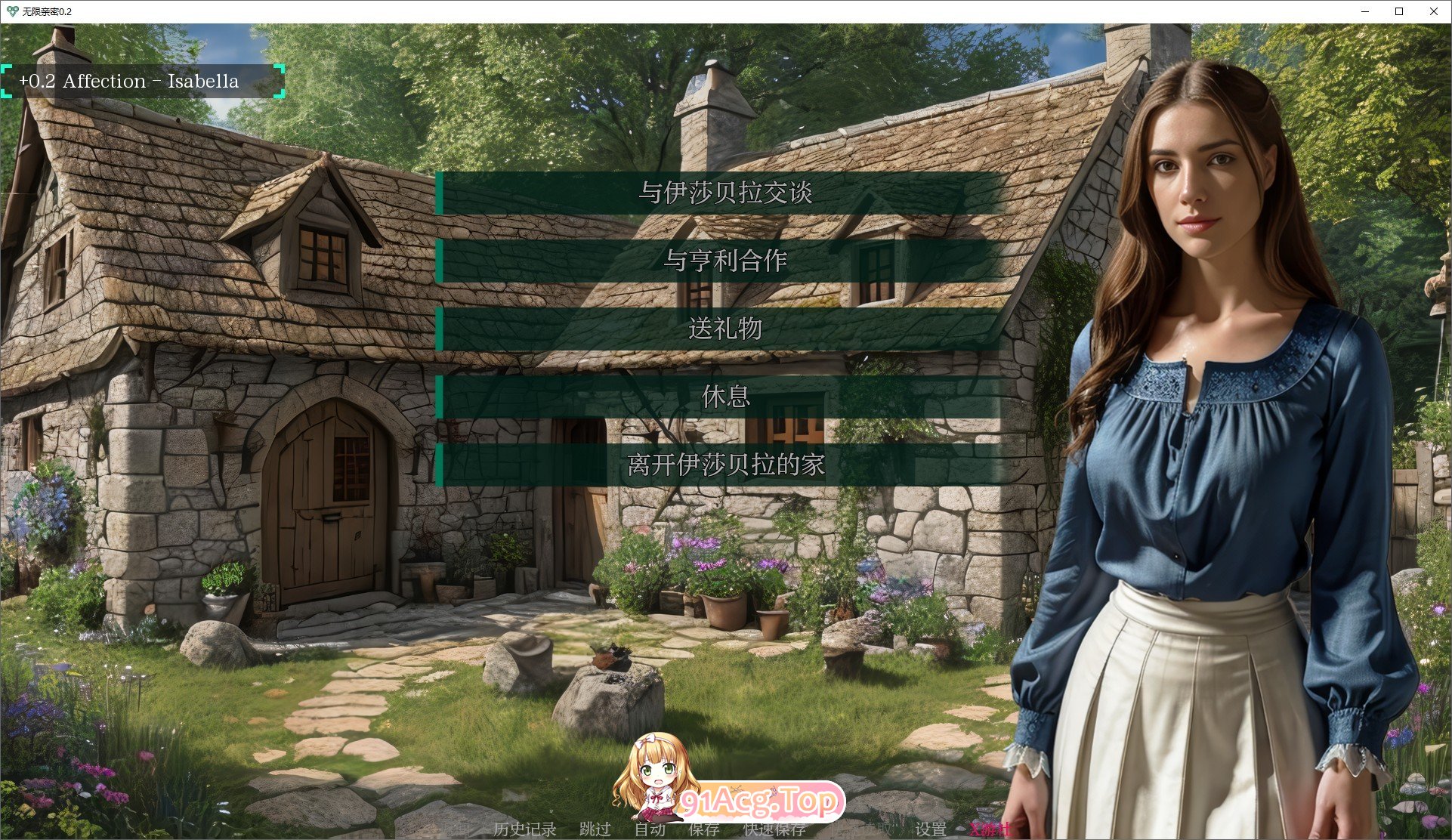Viewport: 1452px width, 840px height.
Task: Pick 送礼物 to give a gift
Action: (x=726, y=329)
